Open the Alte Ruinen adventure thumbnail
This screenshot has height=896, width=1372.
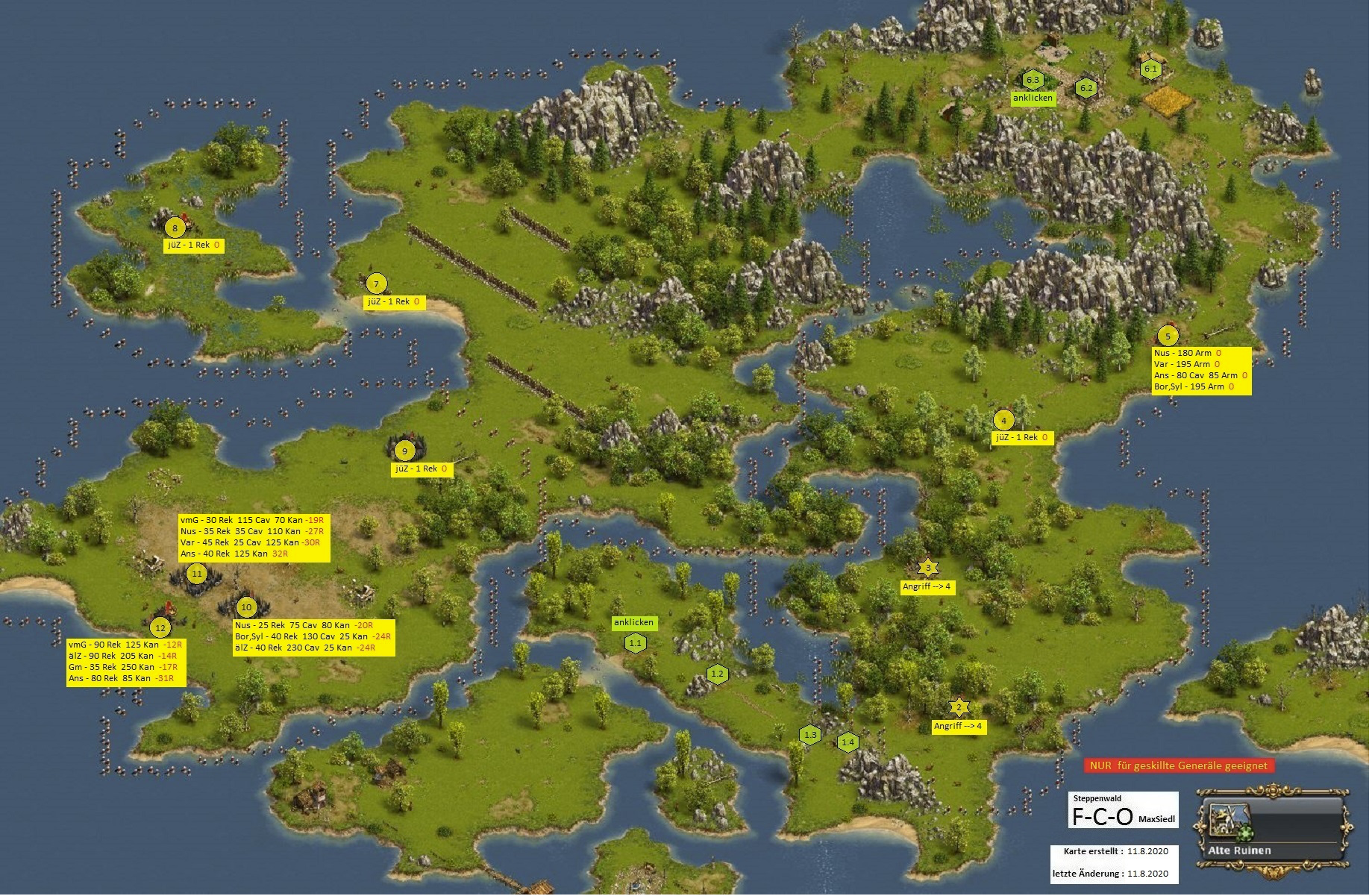tap(1273, 829)
